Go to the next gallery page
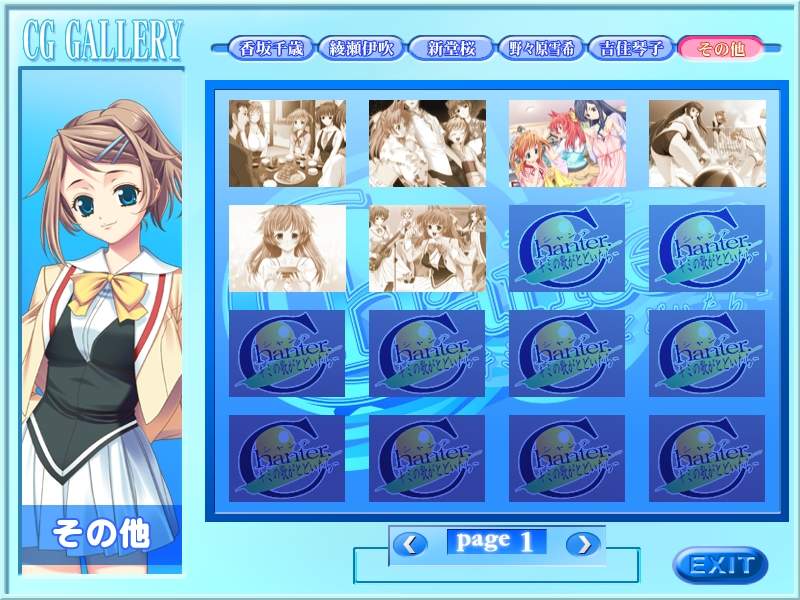 tap(583, 544)
